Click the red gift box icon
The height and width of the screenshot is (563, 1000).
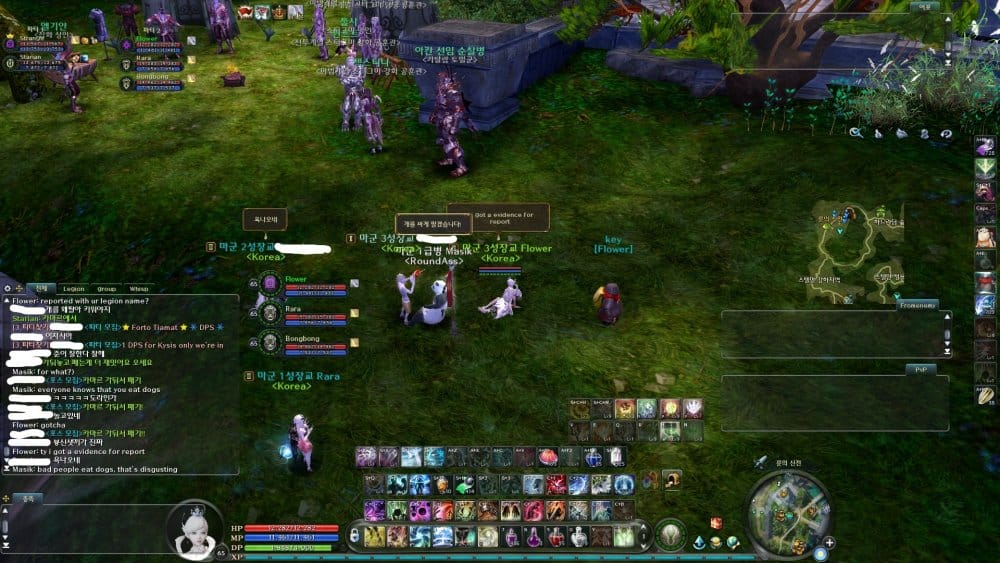pyautogui.click(x=716, y=523)
